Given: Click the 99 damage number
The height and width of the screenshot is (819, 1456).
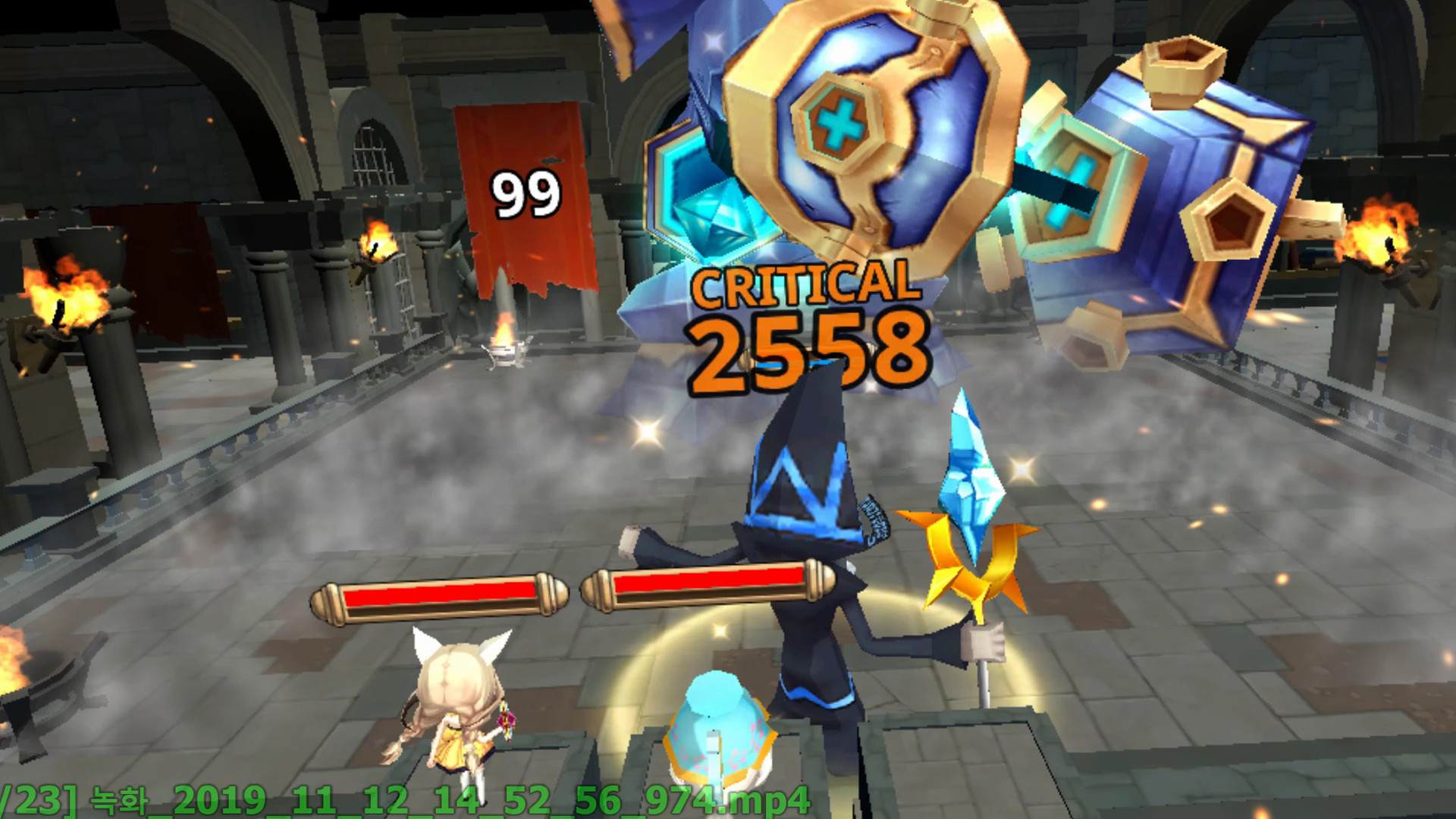Looking at the screenshot, I should (527, 193).
